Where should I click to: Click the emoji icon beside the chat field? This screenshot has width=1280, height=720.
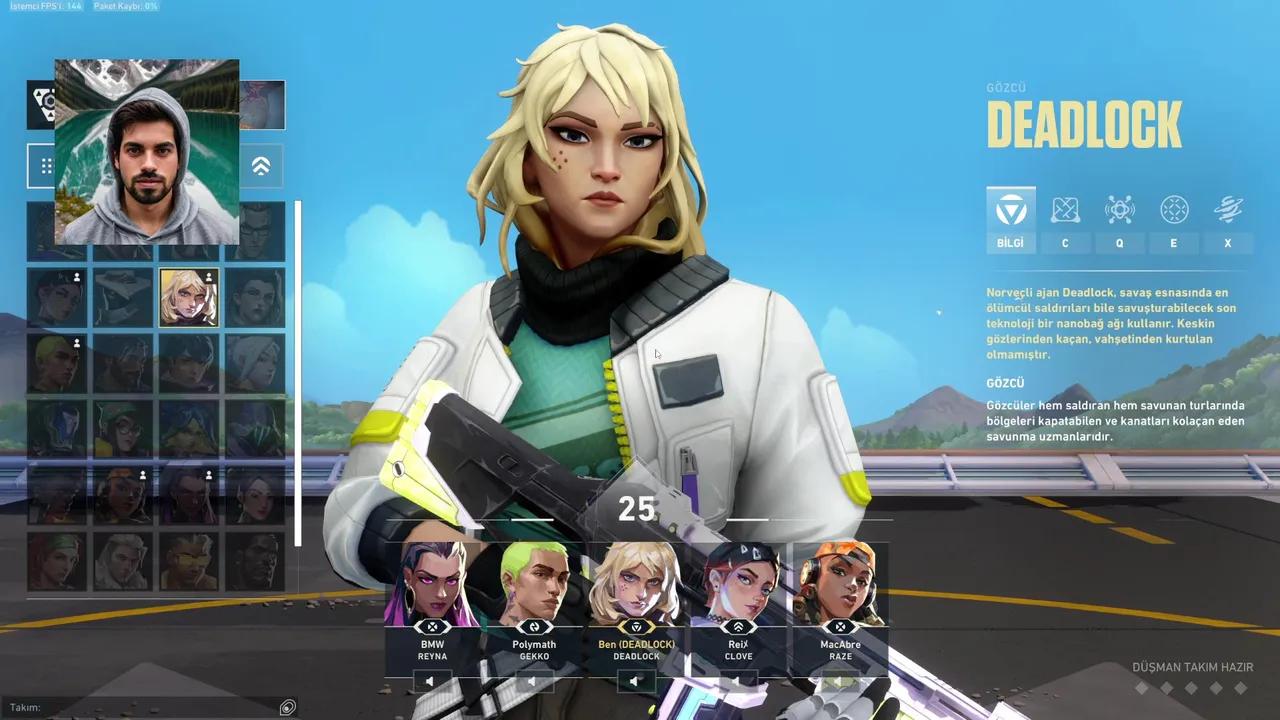pyautogui.click(x=288, y=707)
